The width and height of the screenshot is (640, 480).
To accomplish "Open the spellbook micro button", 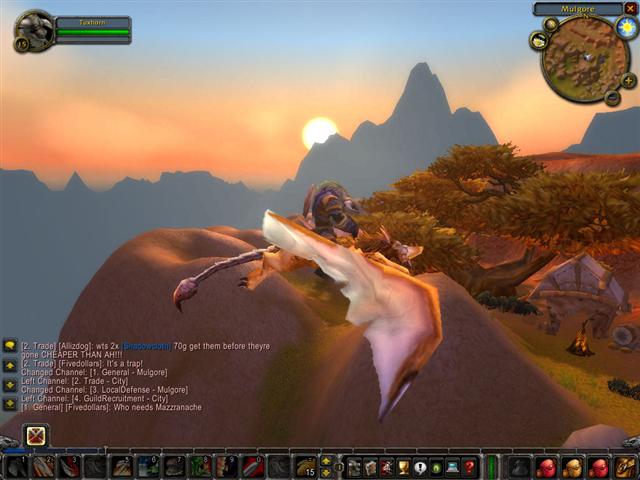I will coord(370,467).
